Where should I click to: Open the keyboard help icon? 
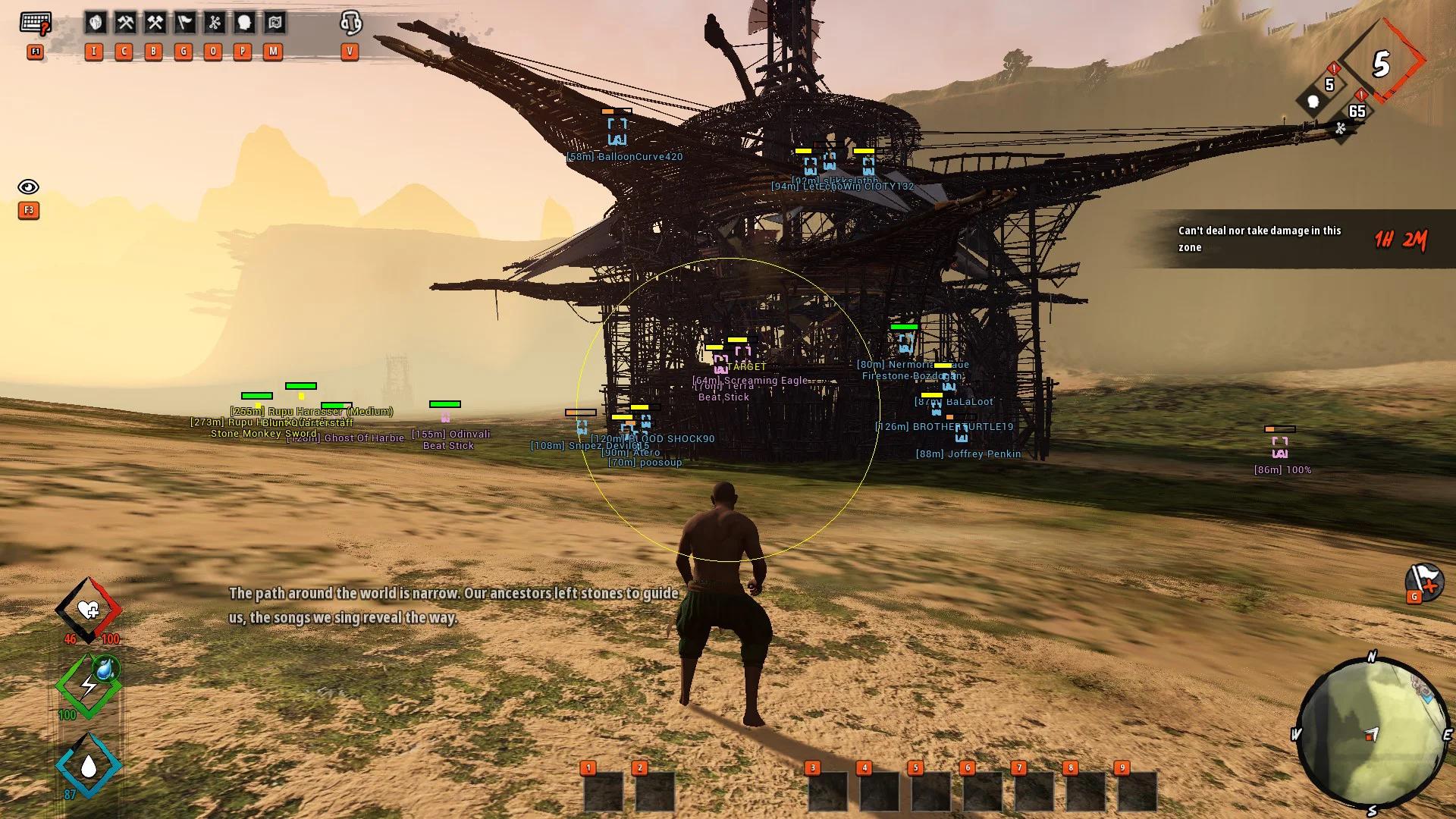point(35,24)
